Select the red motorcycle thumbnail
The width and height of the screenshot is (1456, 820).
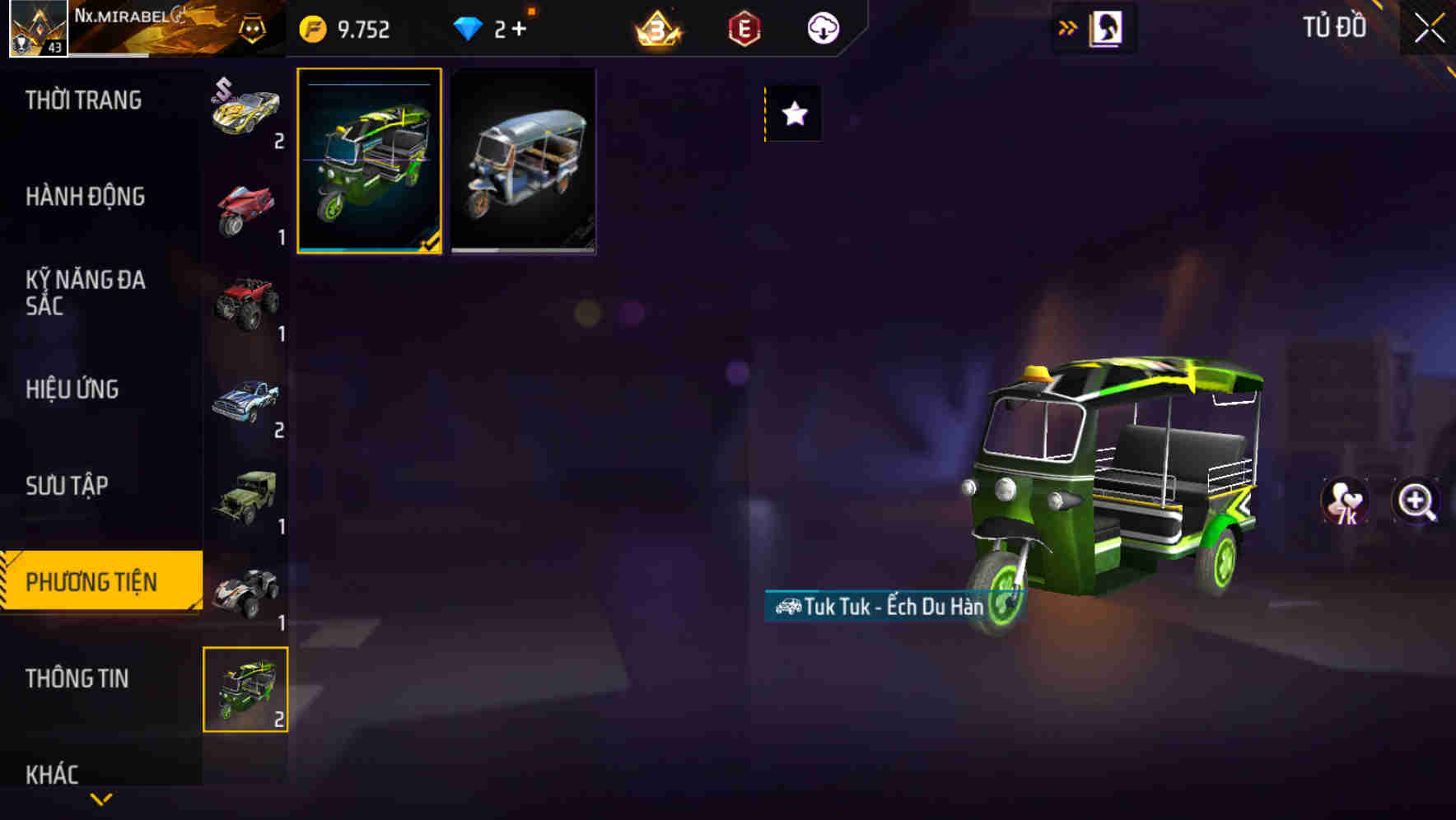[x=246, y=202]
